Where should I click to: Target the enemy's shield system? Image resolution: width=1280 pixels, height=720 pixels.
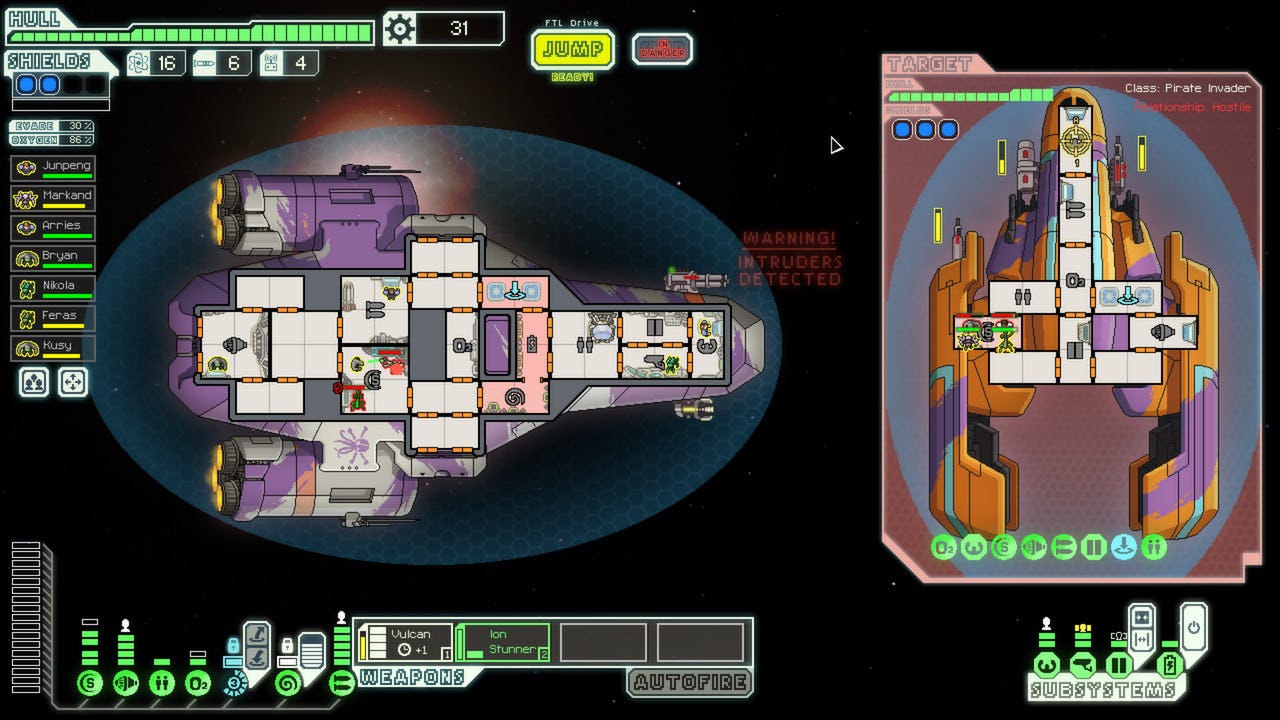tap(1003, 548)
